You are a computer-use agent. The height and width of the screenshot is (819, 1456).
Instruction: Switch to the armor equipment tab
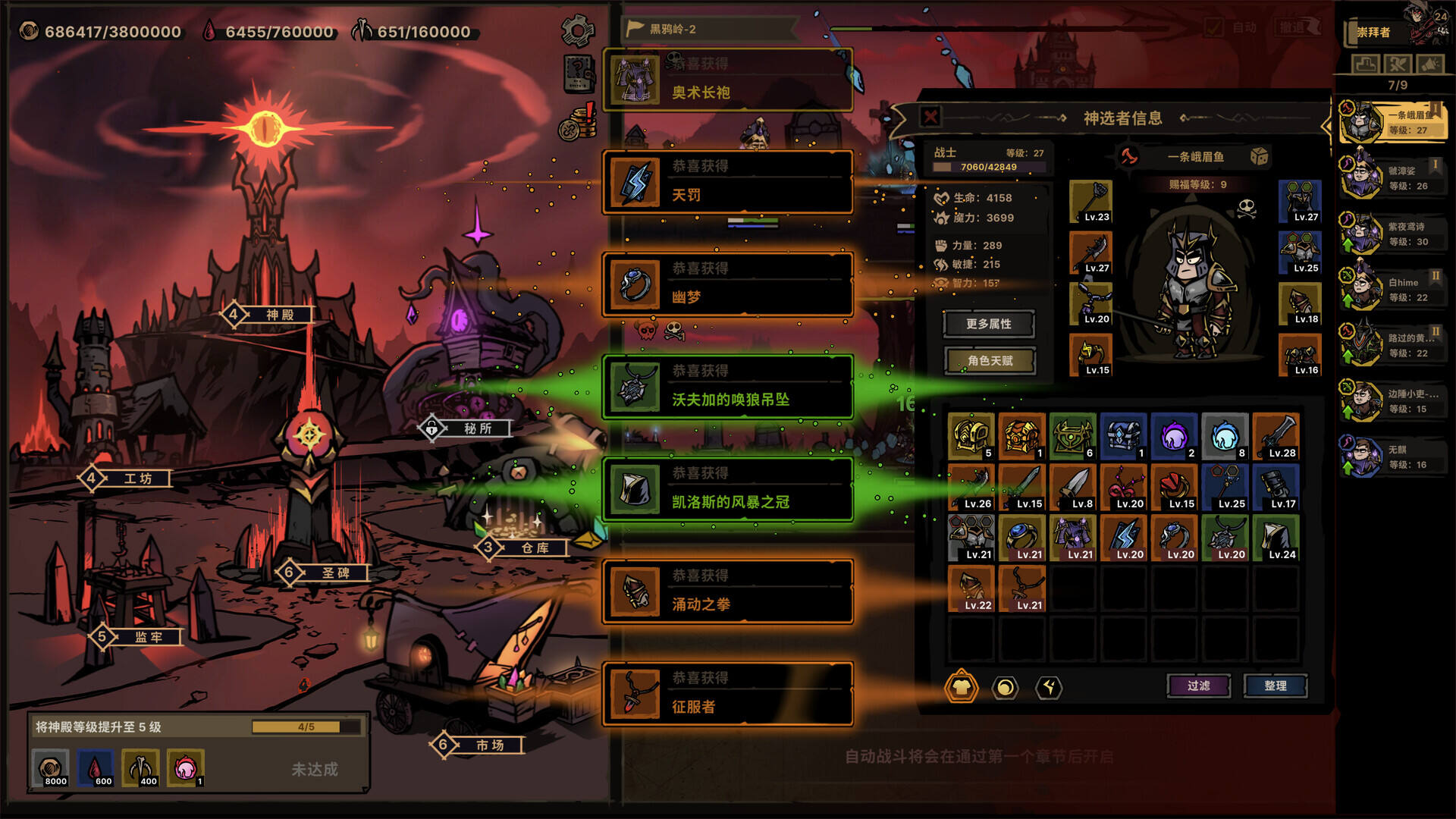coord(961,687)
